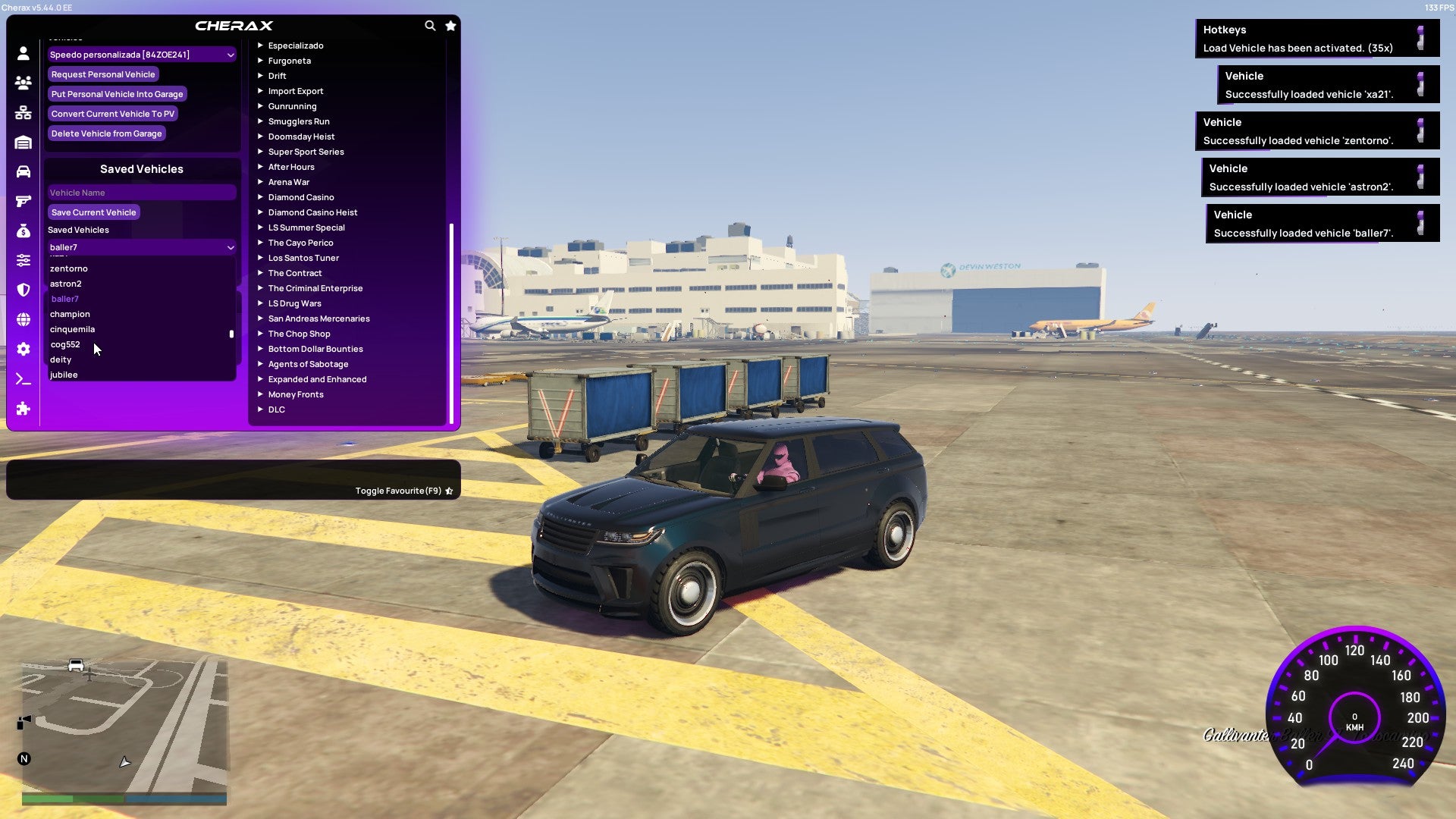This screenshot has width=1456, height=819.
Task: Open the Settings gear menu
Action: (23, 350)
